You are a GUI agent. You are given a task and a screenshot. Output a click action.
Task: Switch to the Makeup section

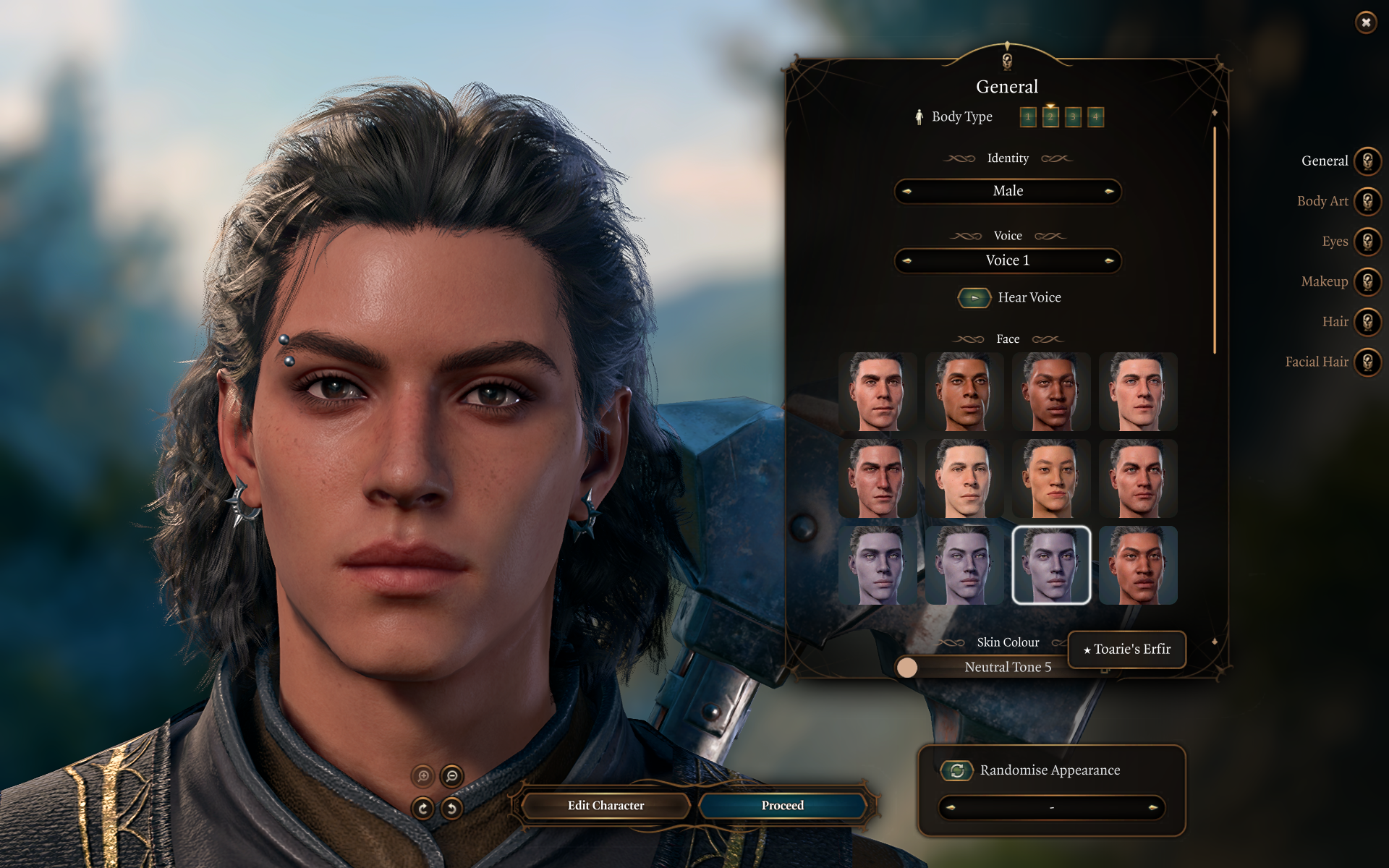pos(1367,281)
